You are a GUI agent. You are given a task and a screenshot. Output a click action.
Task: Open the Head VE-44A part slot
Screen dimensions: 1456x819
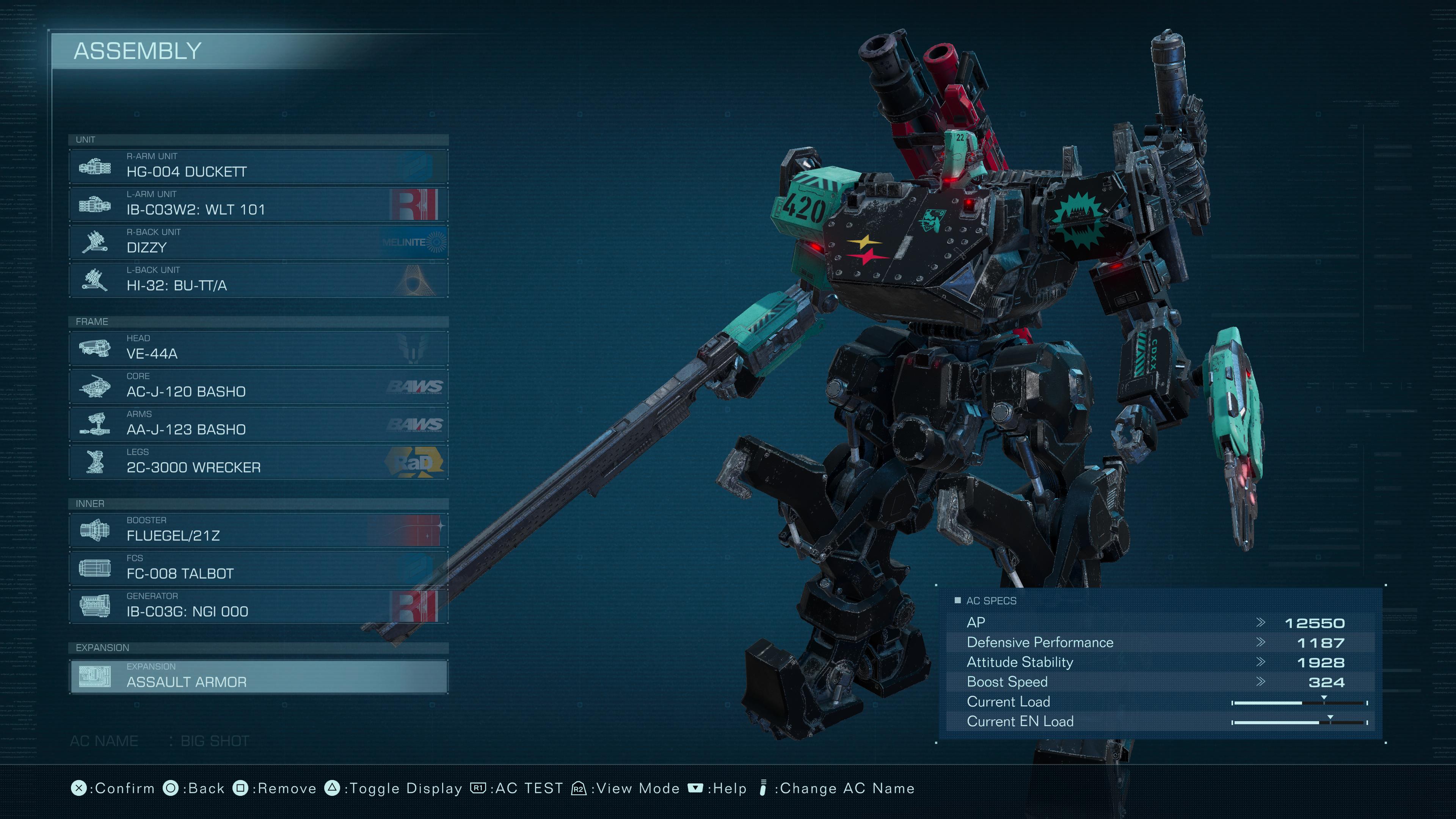258,348
